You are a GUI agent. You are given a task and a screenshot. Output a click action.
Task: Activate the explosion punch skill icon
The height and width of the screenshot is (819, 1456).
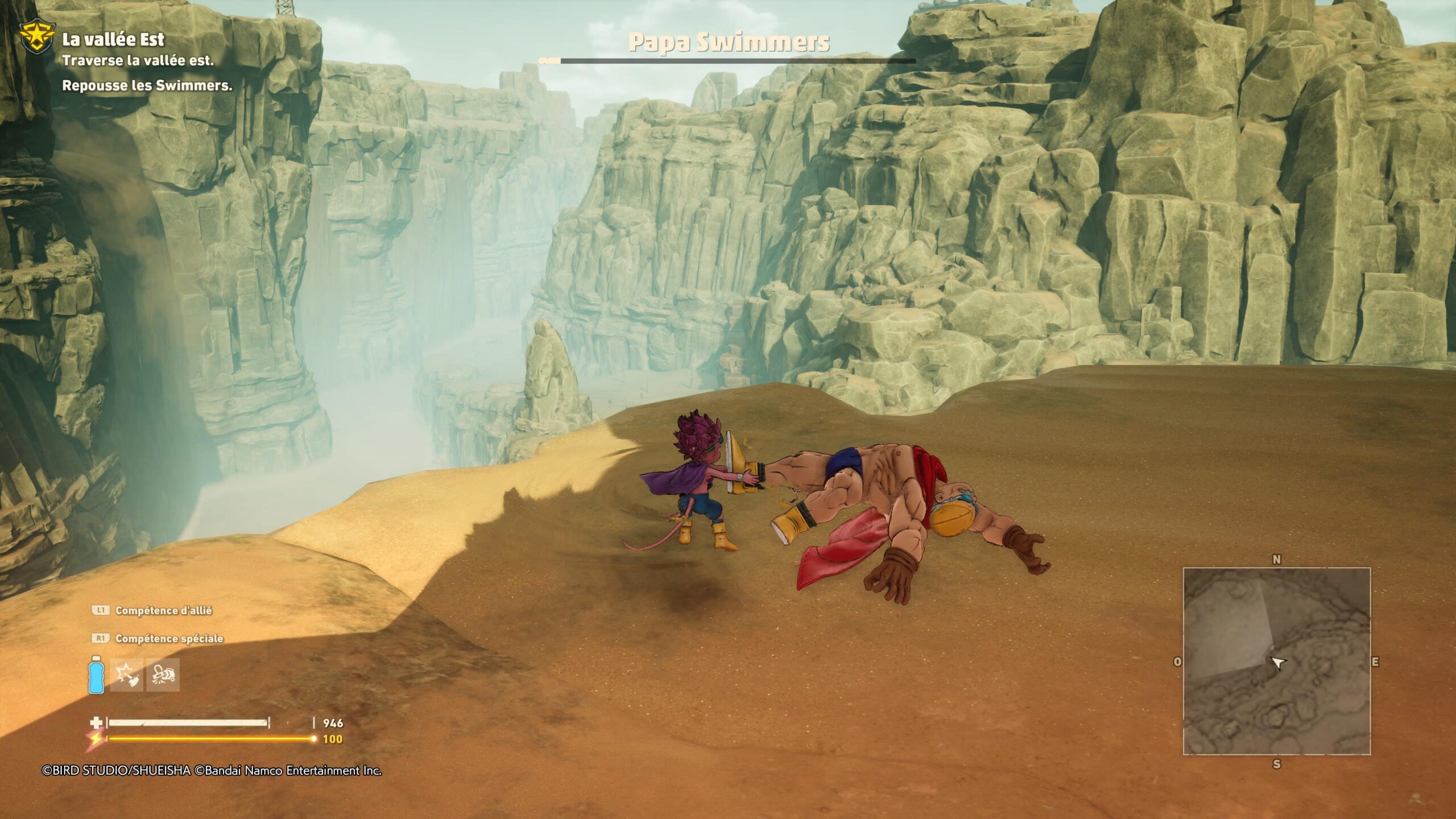pos(126,675)
